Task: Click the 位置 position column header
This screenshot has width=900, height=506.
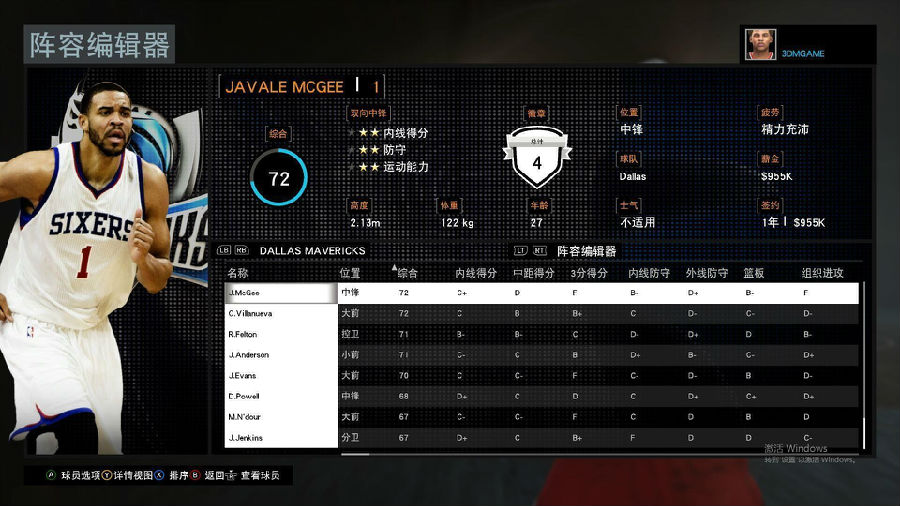Action: [350, 273]
